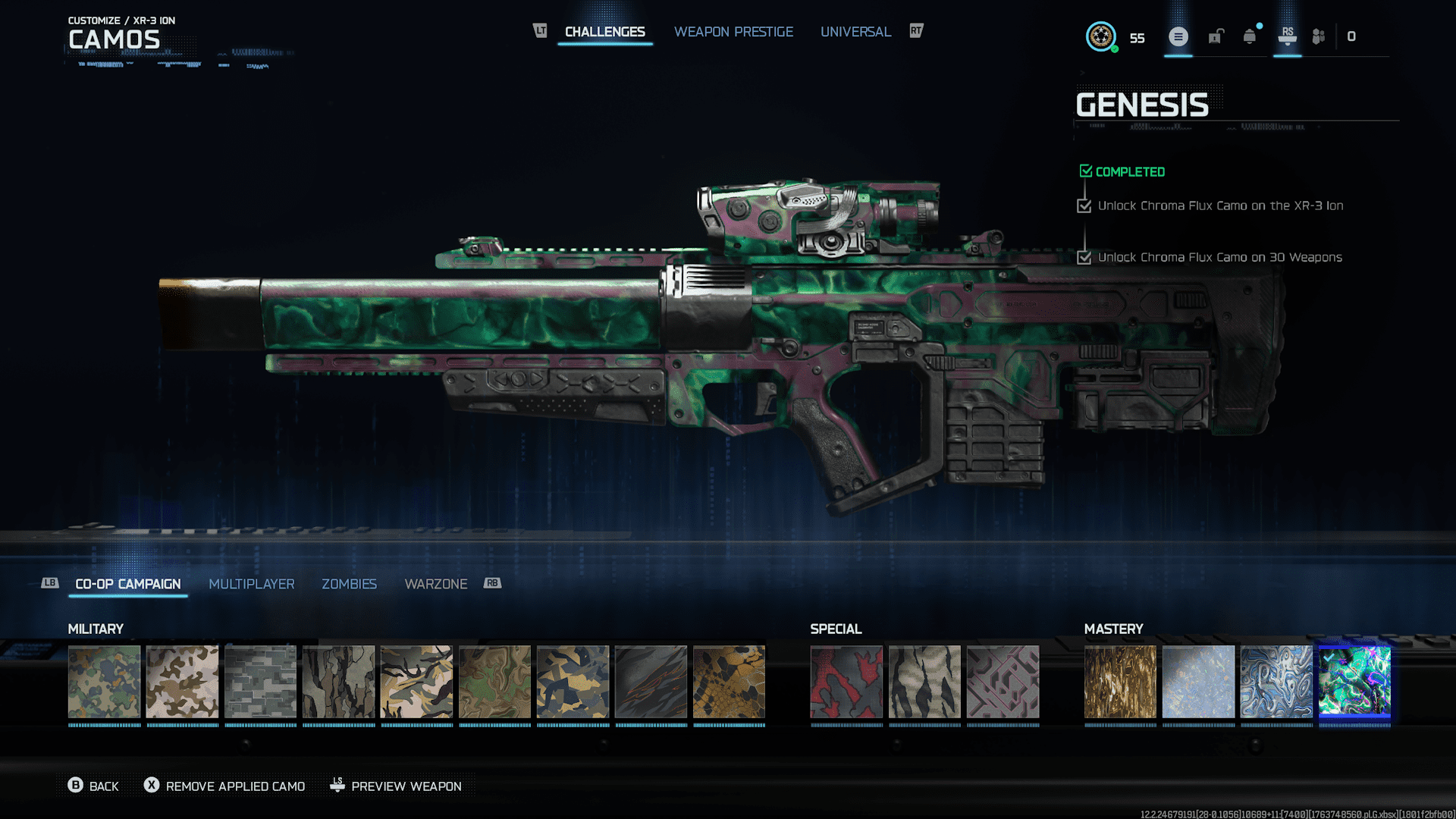Select the Challenges tab

[x=604, y=32]
